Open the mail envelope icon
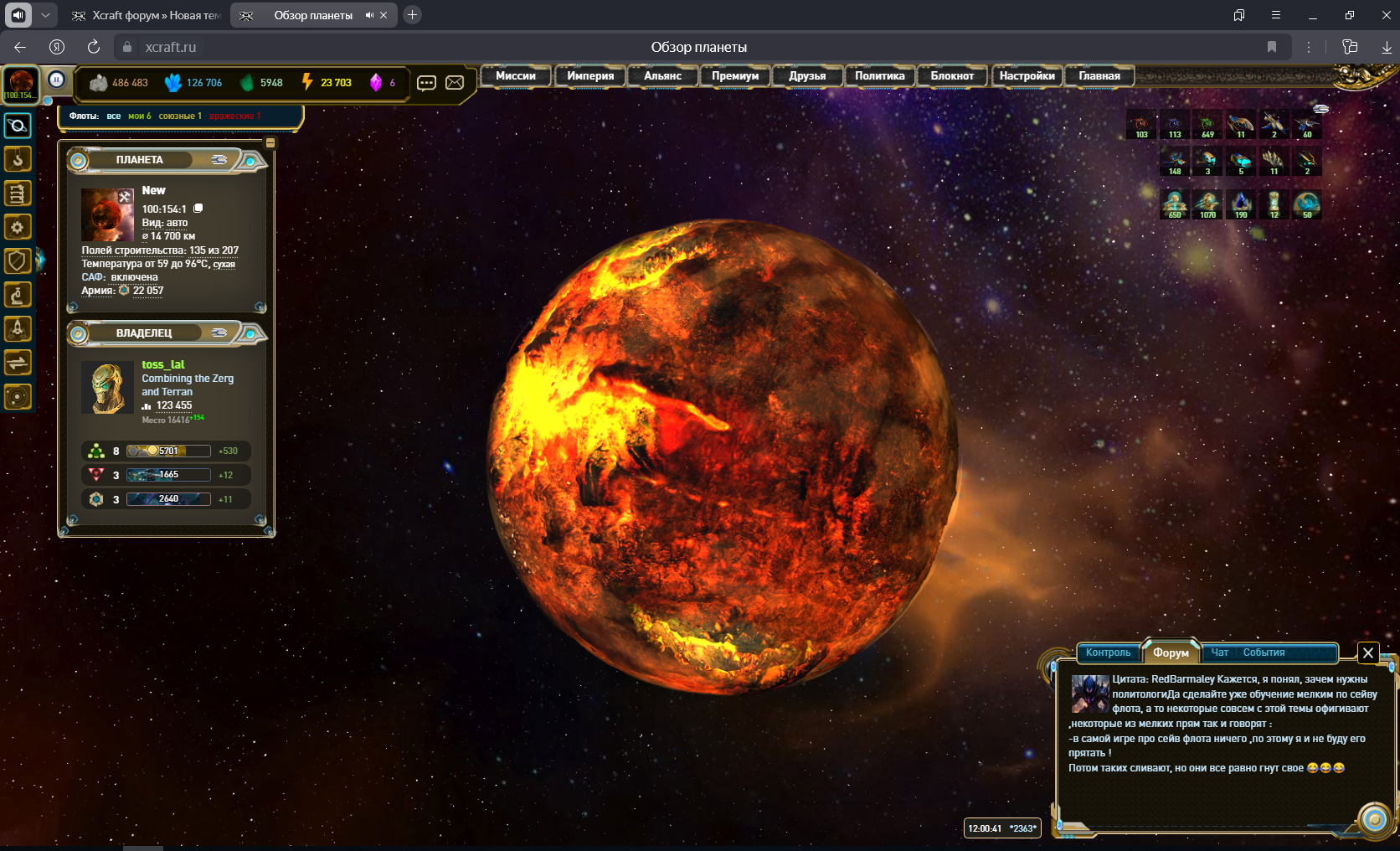Image resolution: width=1400 pixels, height=851 pixels. tap(455, 83)
